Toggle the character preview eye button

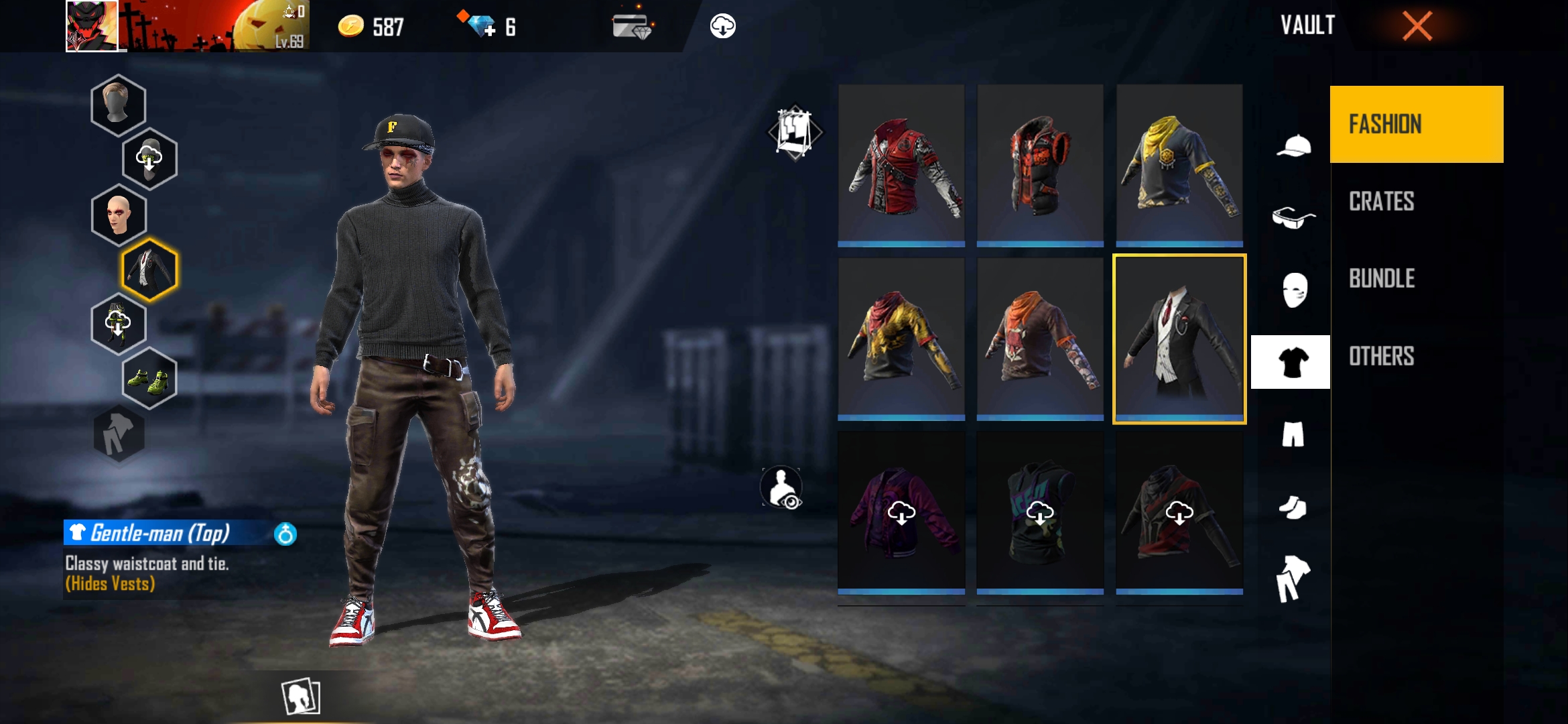[x=781, y=487]
